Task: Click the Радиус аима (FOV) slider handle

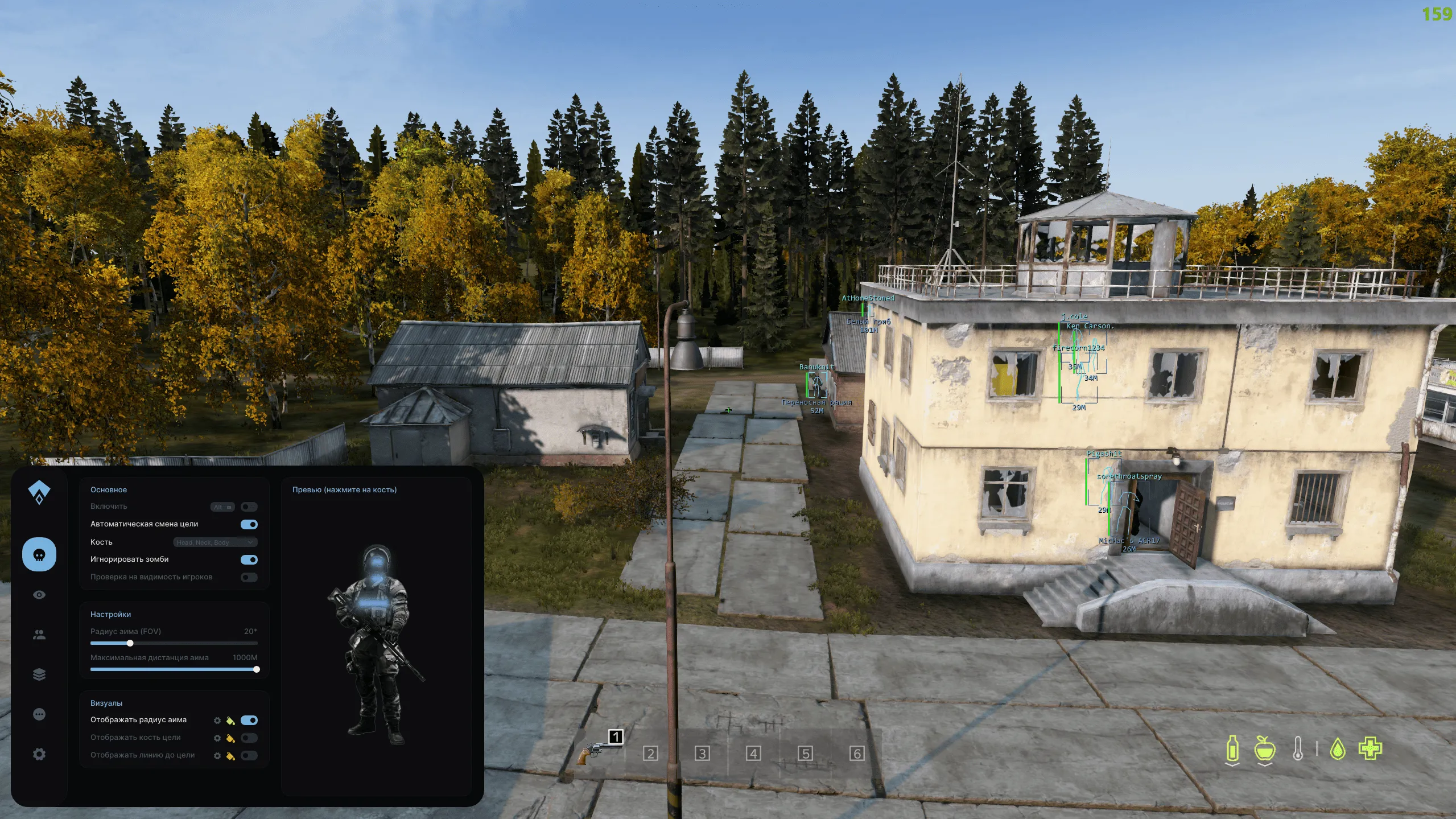Action: click(130, 643)
